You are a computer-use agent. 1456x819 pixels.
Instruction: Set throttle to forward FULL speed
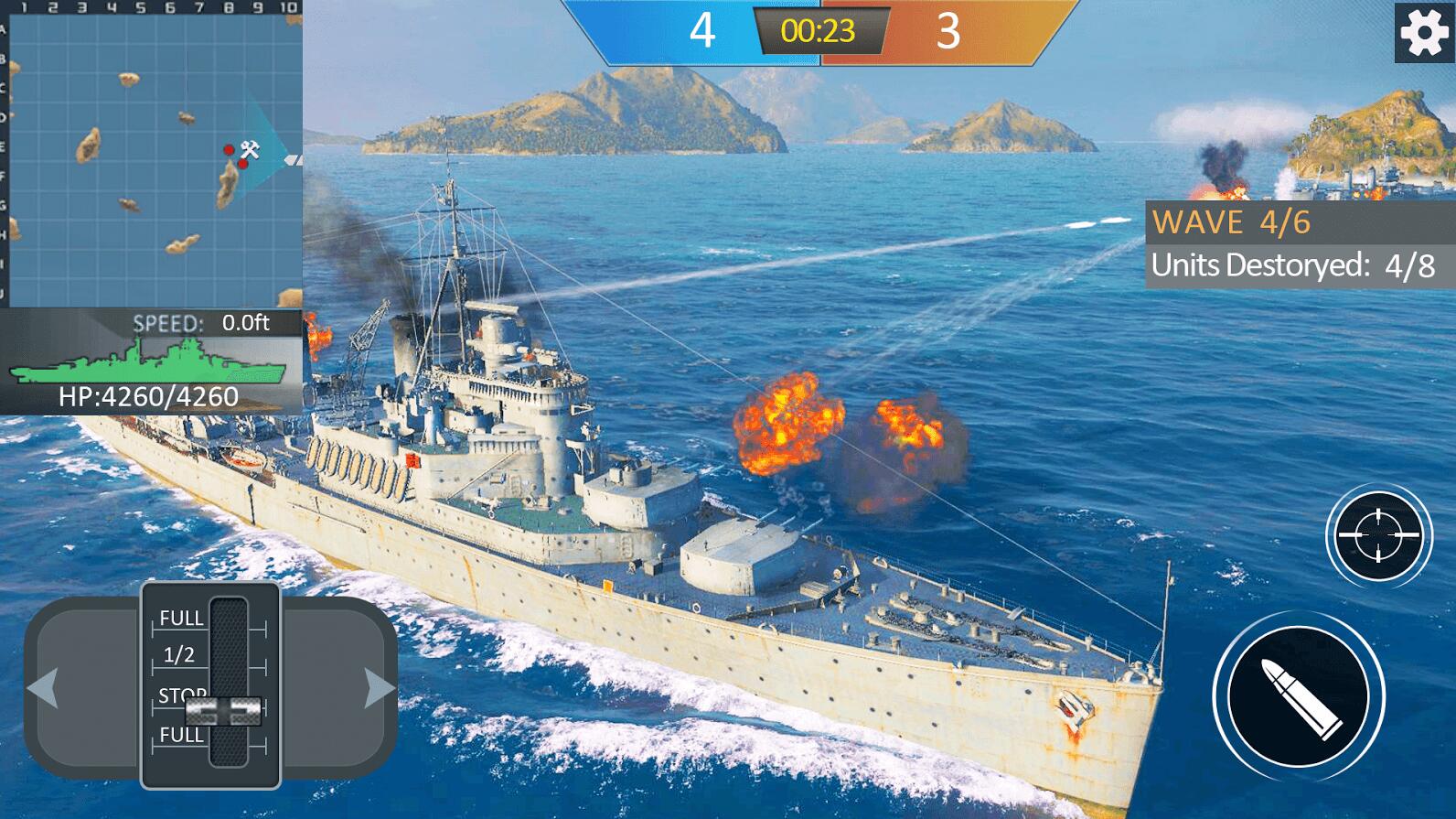pyautogui.click(x=182, y=619)
